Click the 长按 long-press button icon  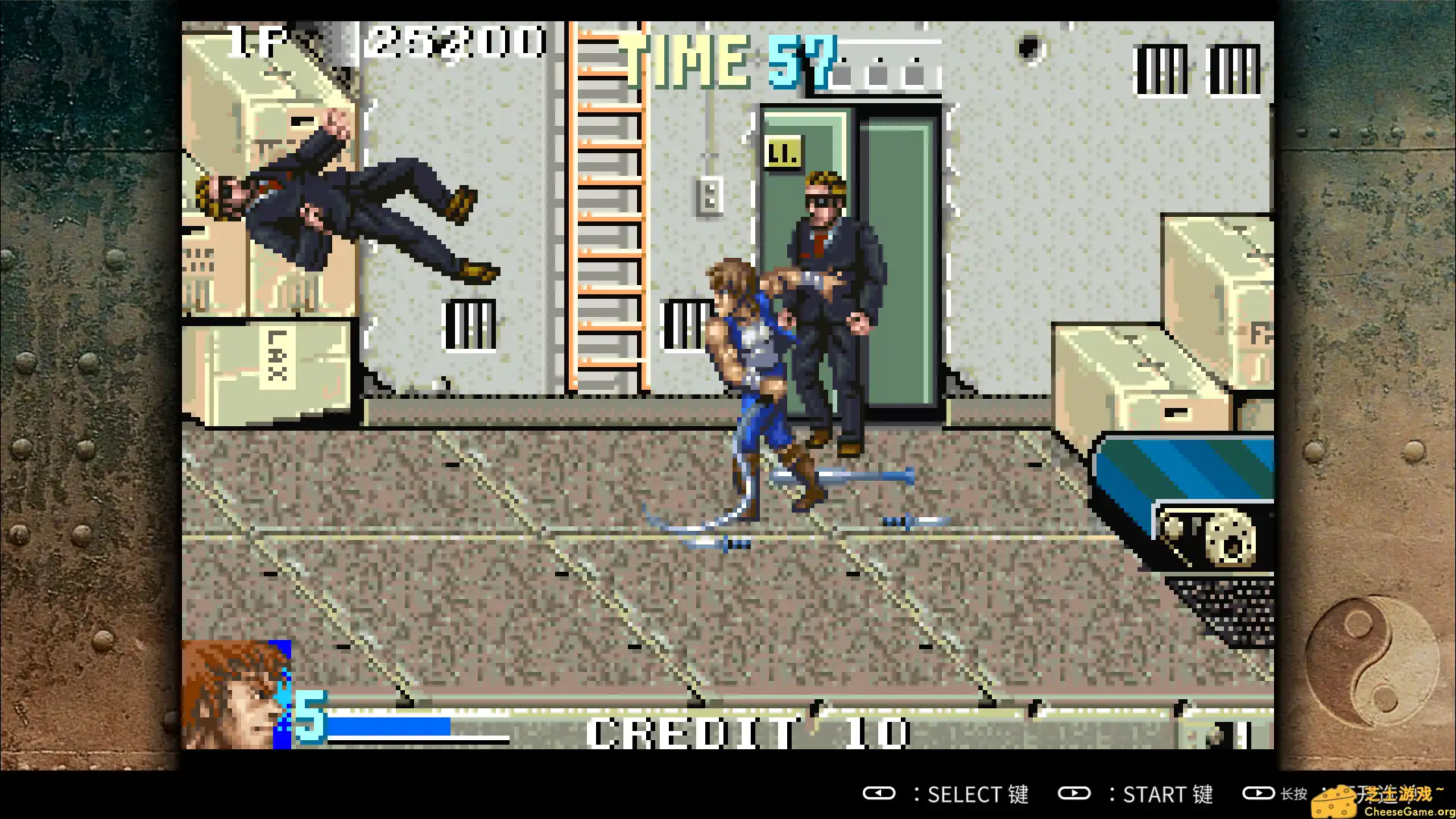[x=1260, y=794]
